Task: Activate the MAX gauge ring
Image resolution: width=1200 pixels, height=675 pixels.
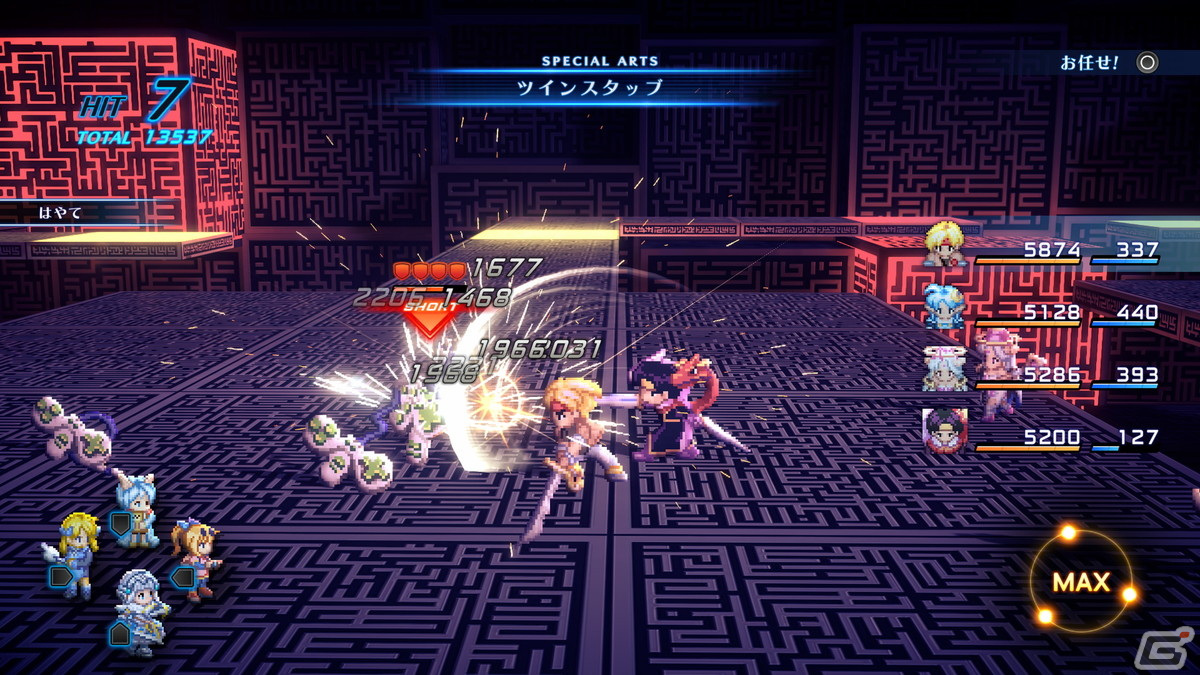Action: (1081, 581)
